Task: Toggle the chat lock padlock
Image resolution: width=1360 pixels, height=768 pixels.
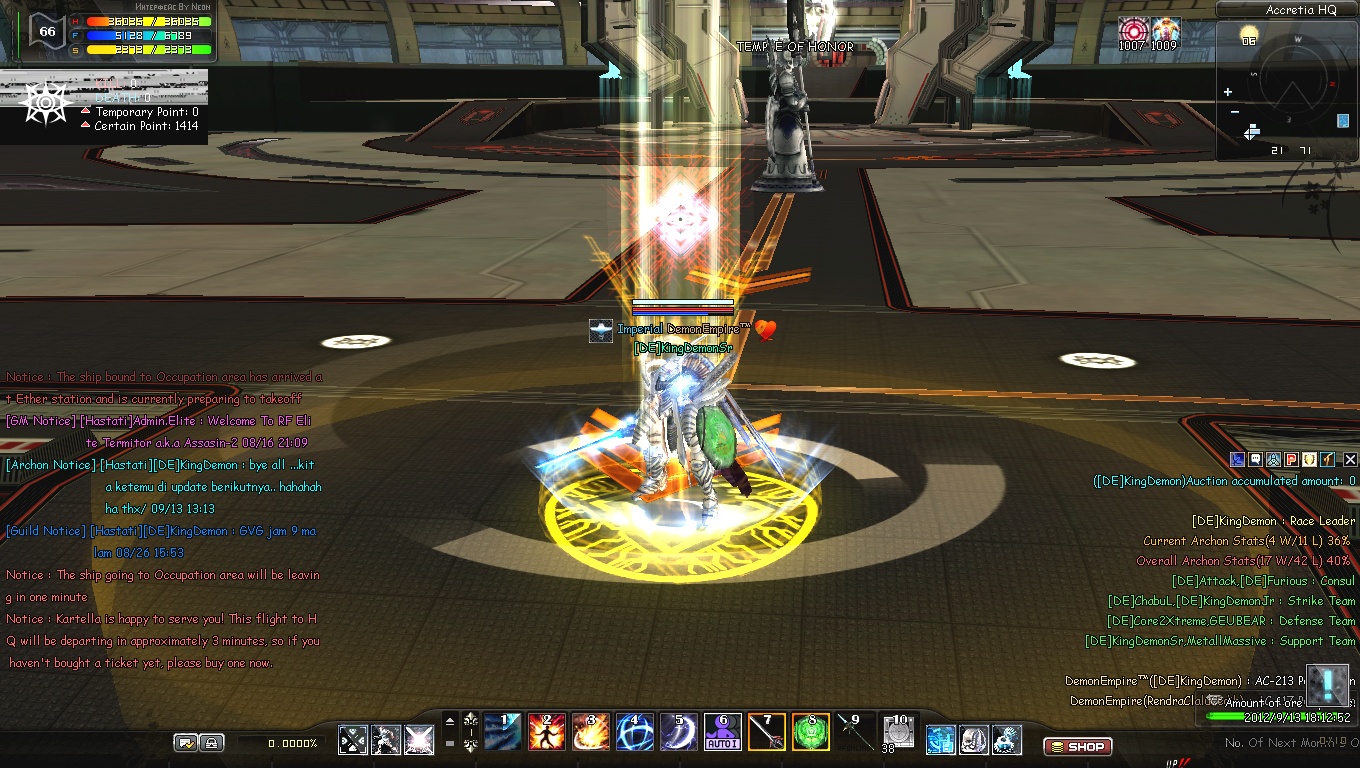Action: tap(211, 743)
